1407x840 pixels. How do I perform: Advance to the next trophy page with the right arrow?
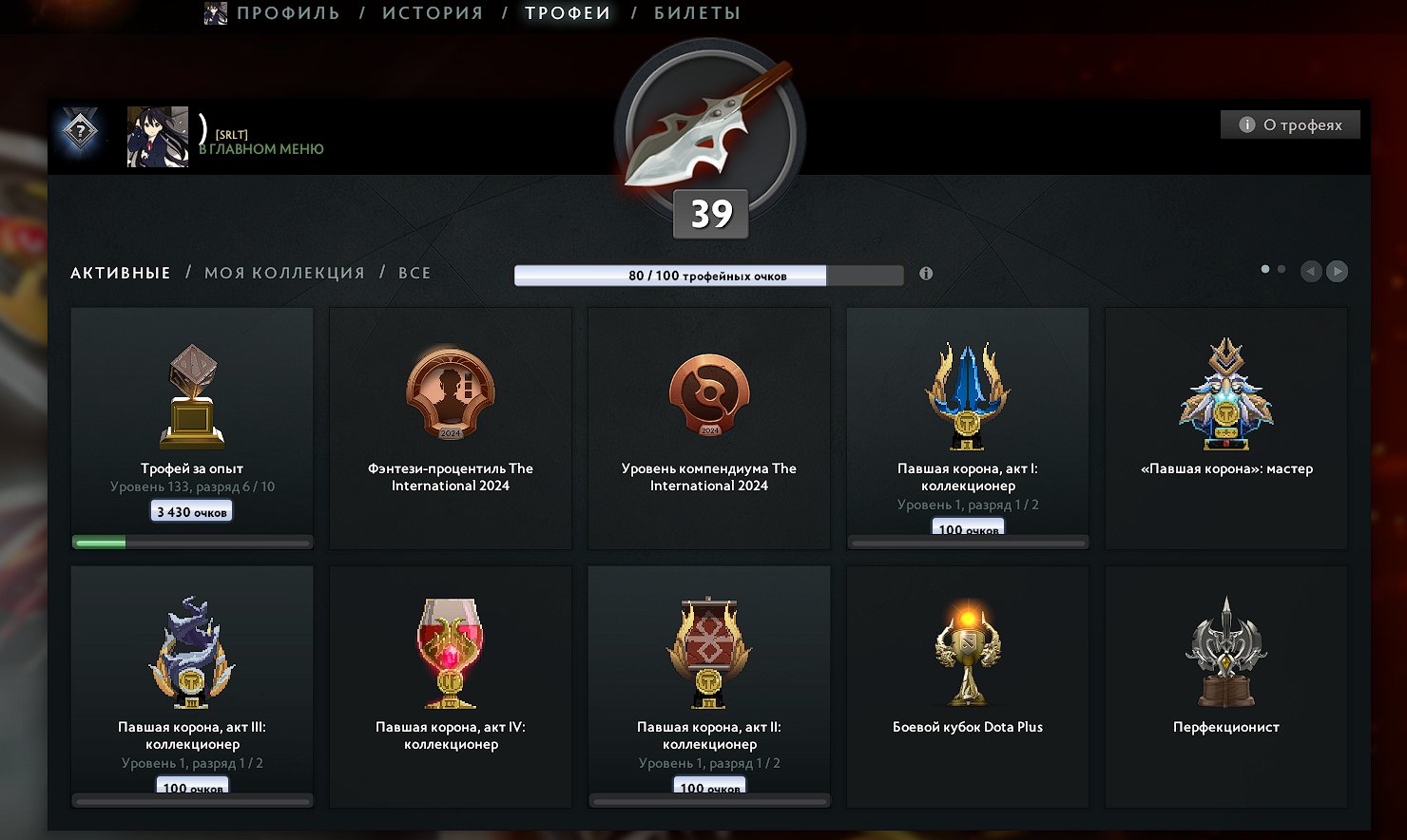click(x=1337, y=271)
